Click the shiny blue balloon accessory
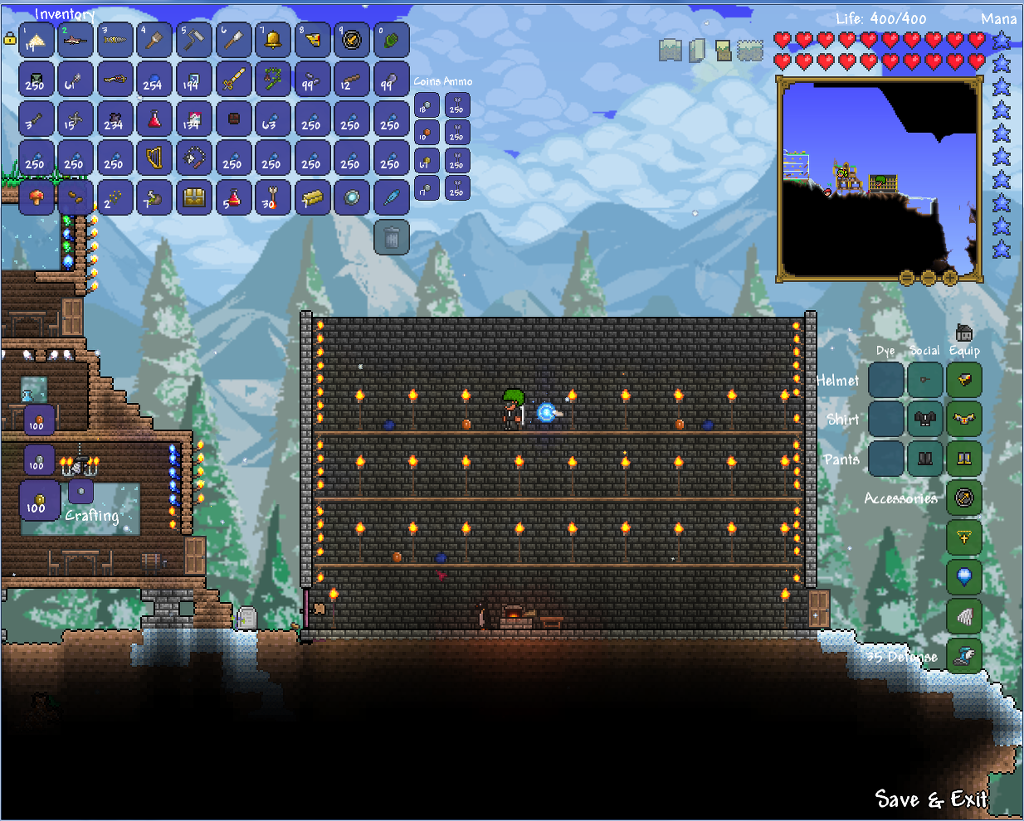The height and width of the screenshot is (821, 1024). pos(964,577)
